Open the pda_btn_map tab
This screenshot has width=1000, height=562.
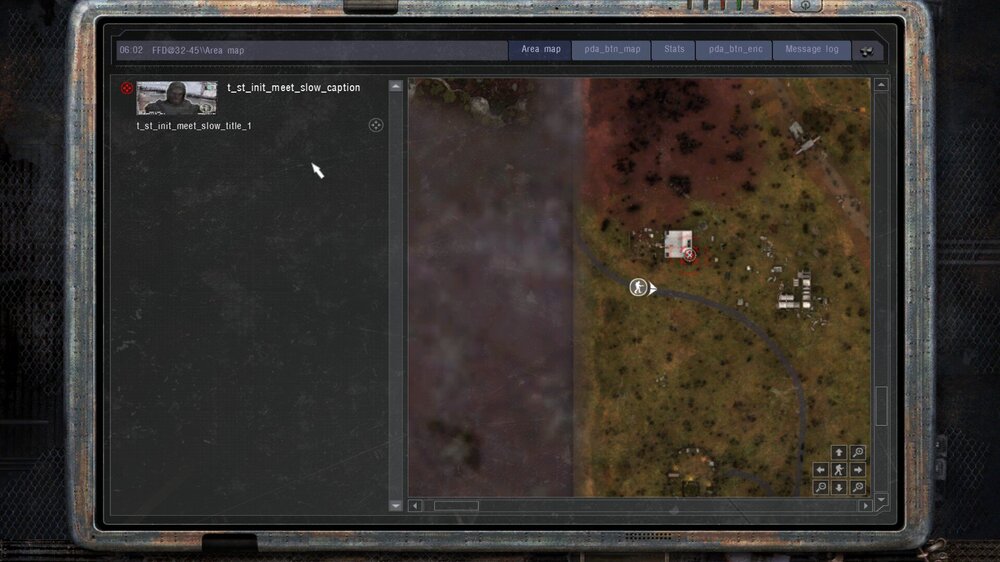click(611, 50)
